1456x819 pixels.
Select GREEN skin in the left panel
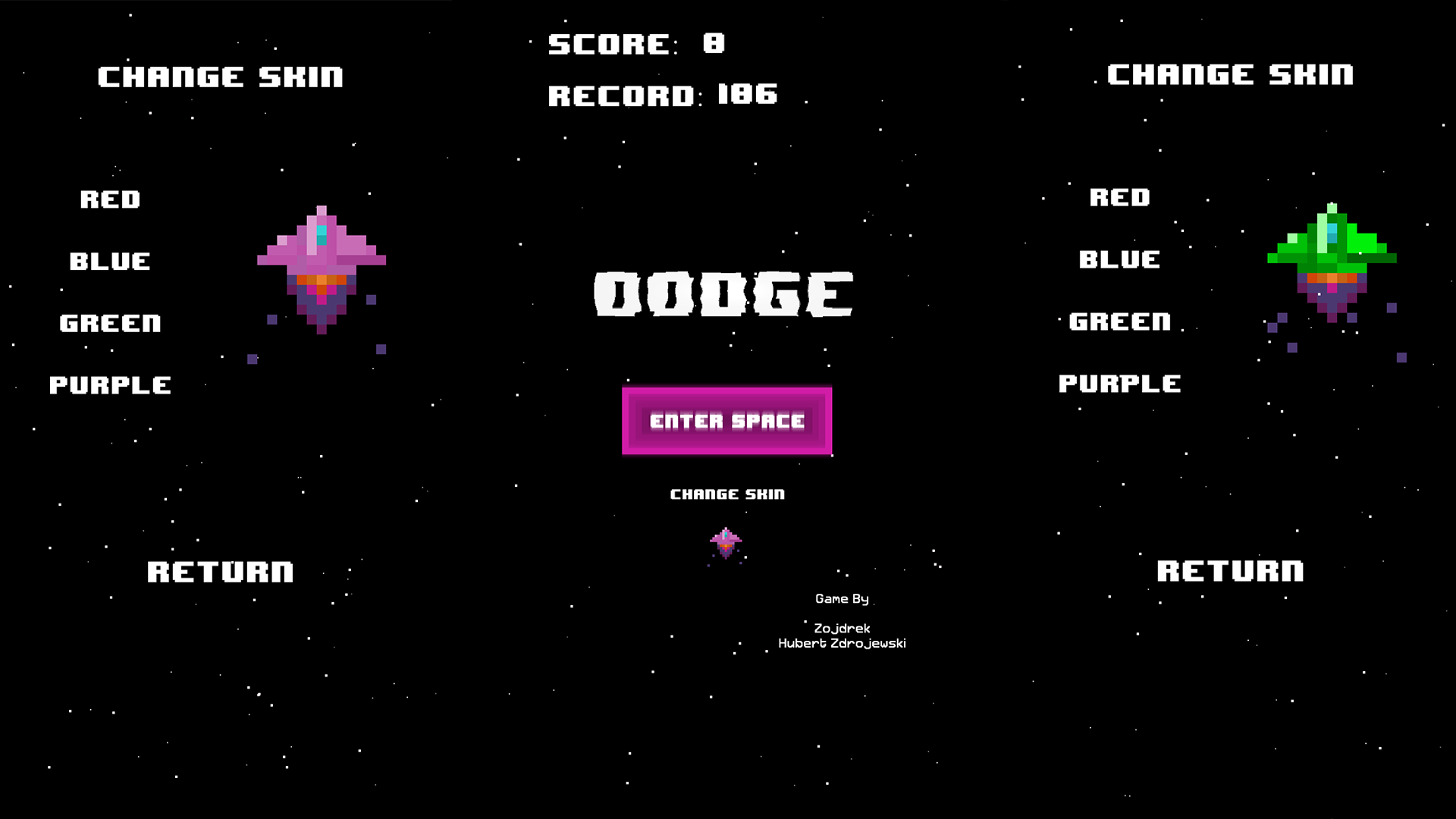click(110, 323)
